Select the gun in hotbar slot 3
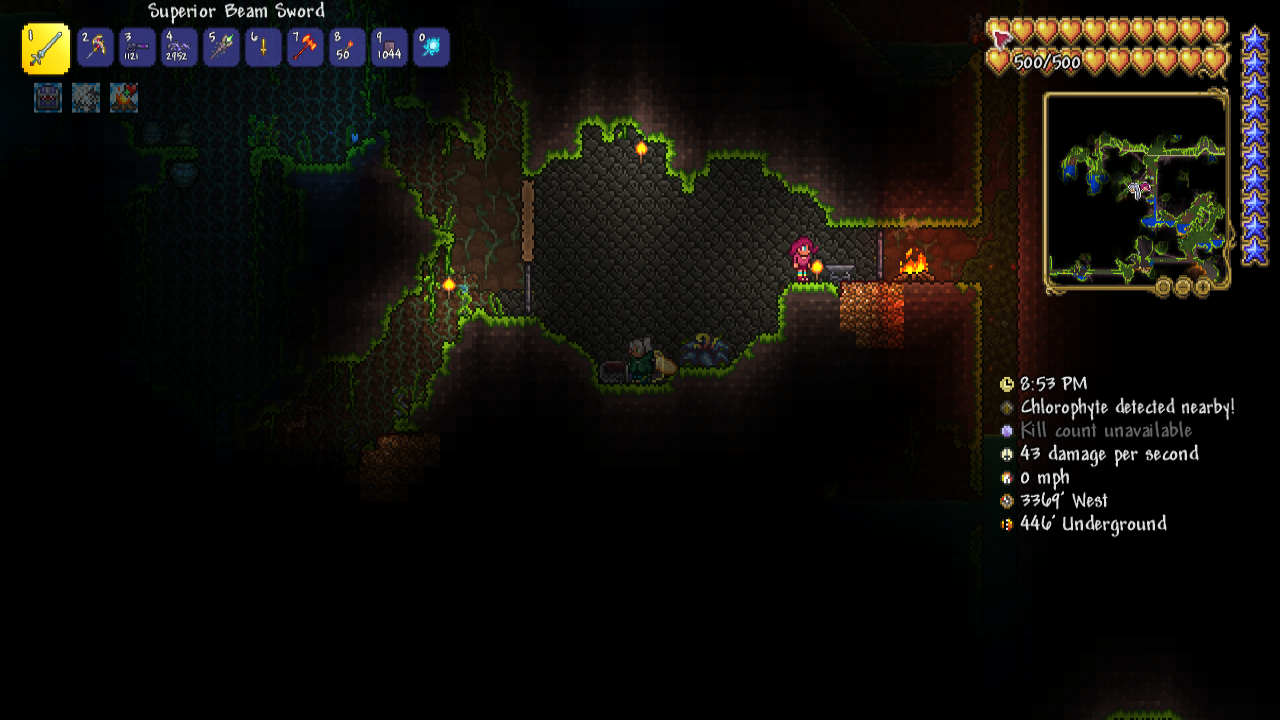 [137, 48]
